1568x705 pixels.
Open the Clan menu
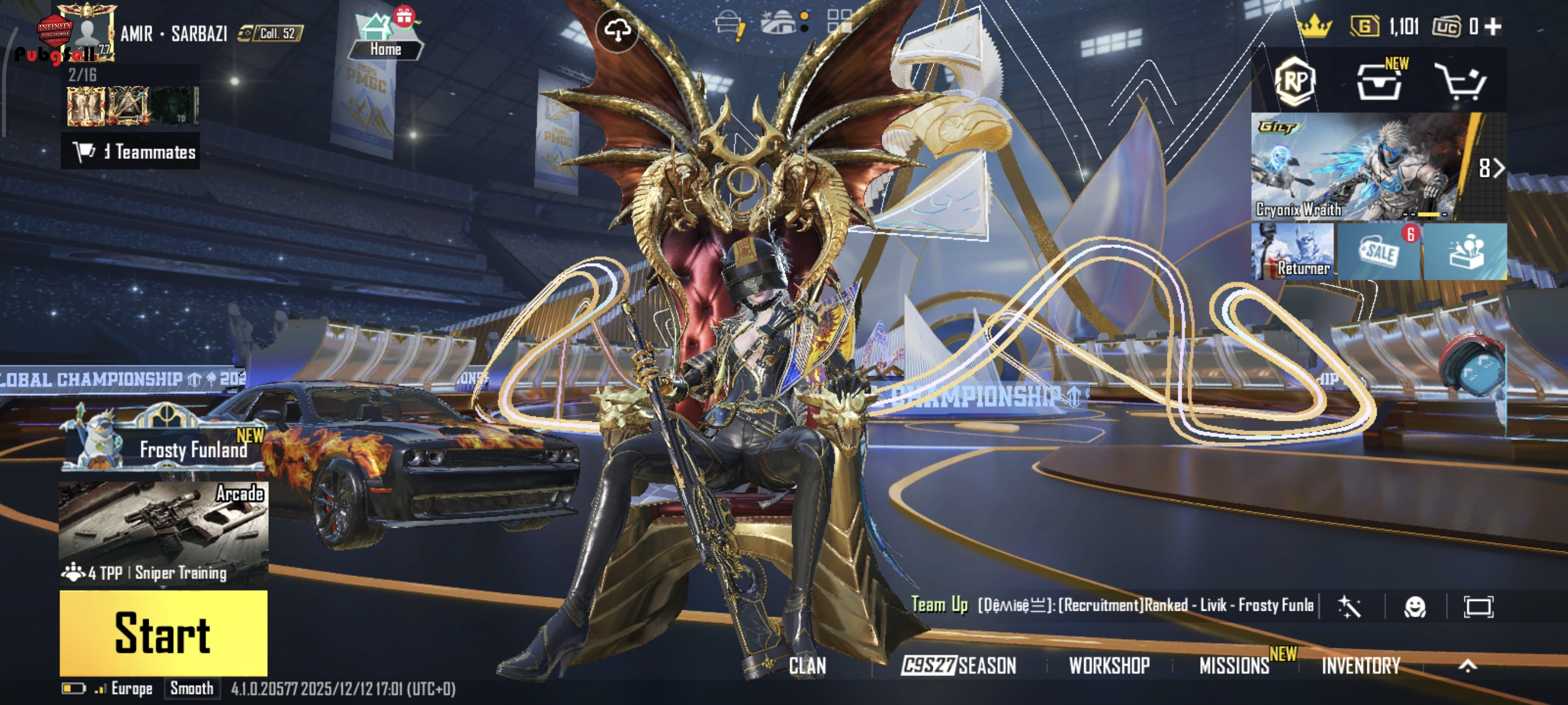click(x=807, y=666)
